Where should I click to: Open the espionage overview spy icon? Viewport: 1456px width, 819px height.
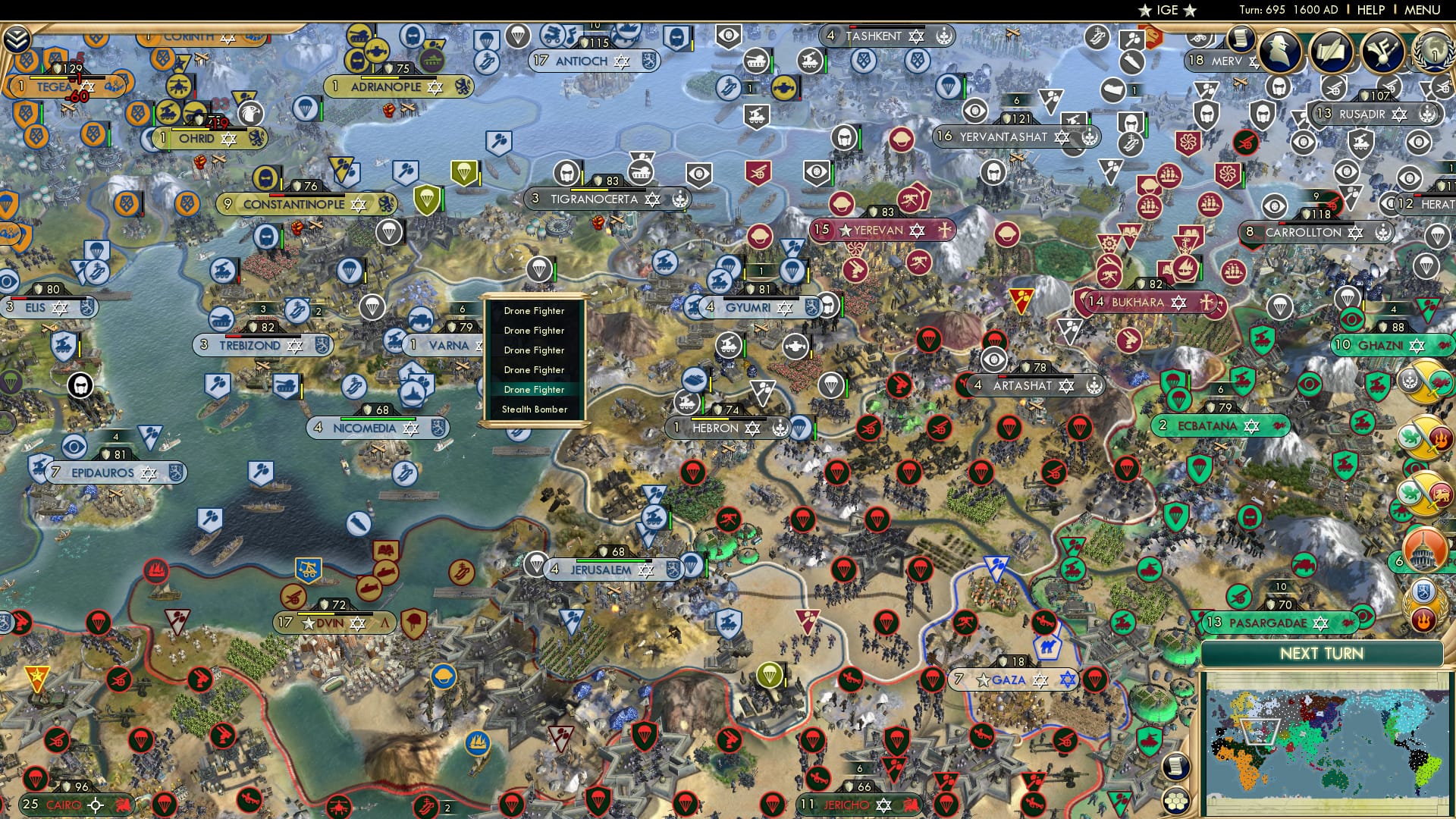[1279, 50]
